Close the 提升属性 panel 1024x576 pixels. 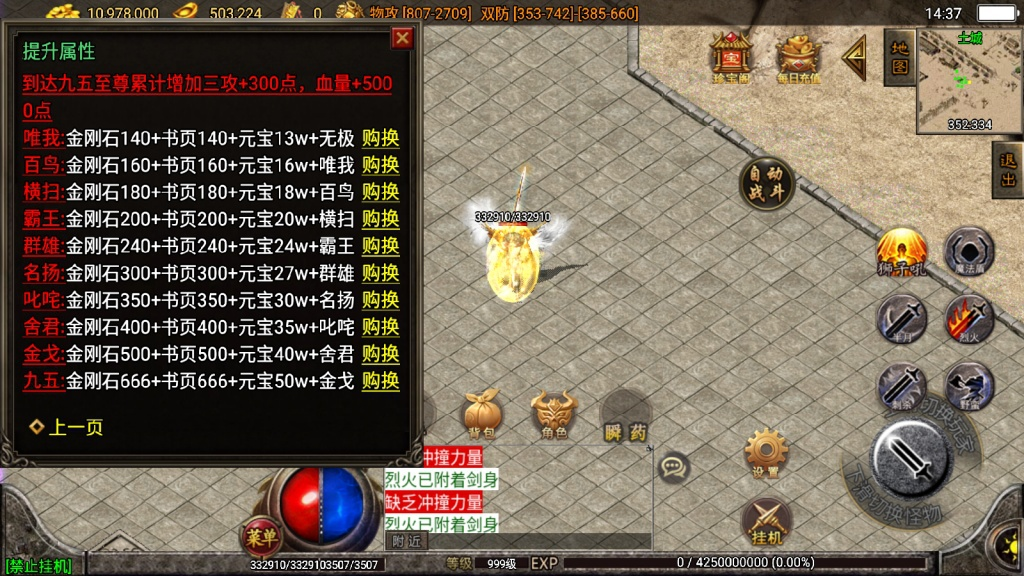tap(402, 39)
